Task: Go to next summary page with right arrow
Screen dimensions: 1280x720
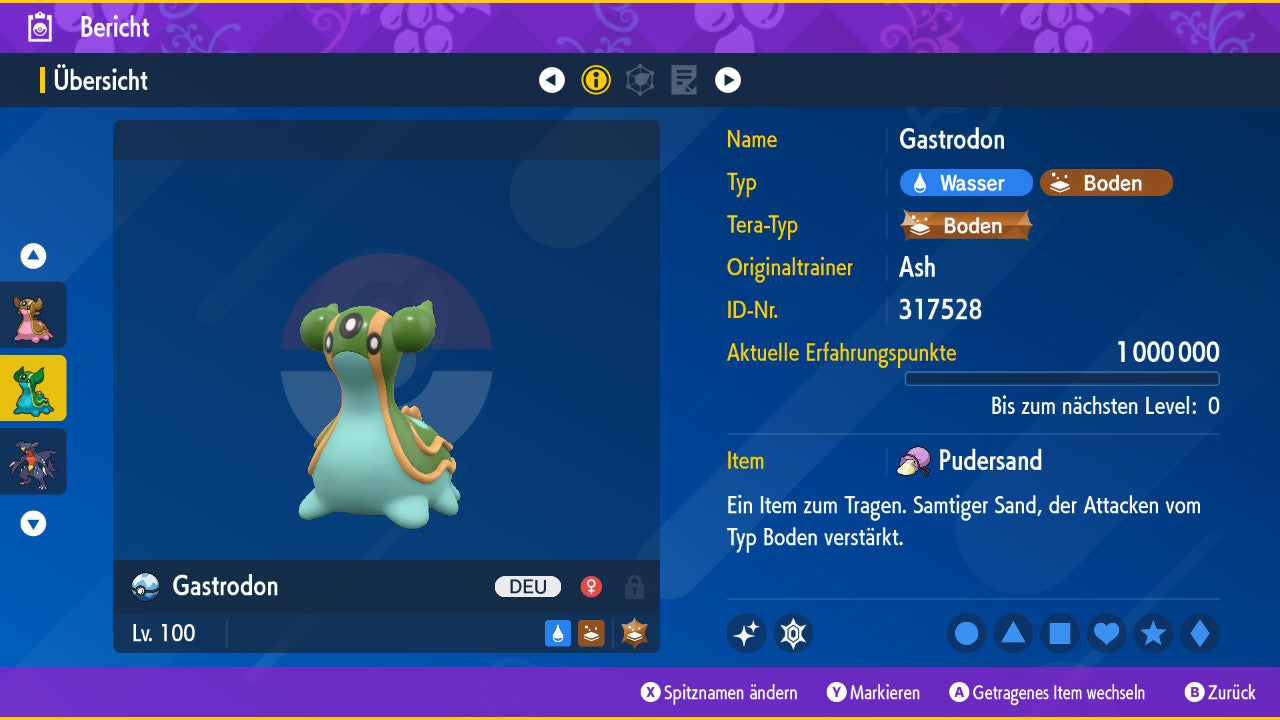Action: 728,80
